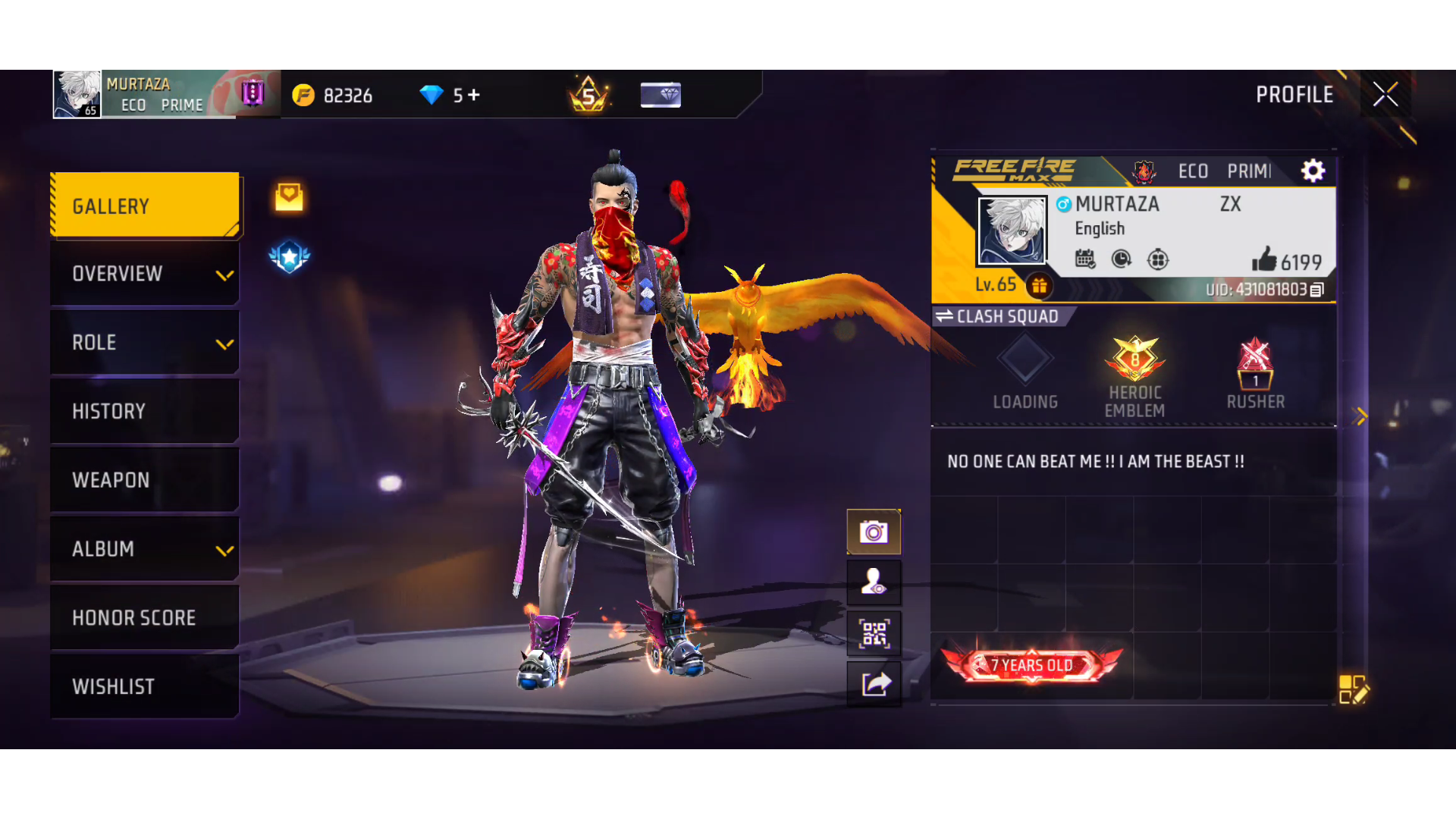1456x819 pixels.
Task: Expand the OVERVIEW section
Action: tap(144, 274)
